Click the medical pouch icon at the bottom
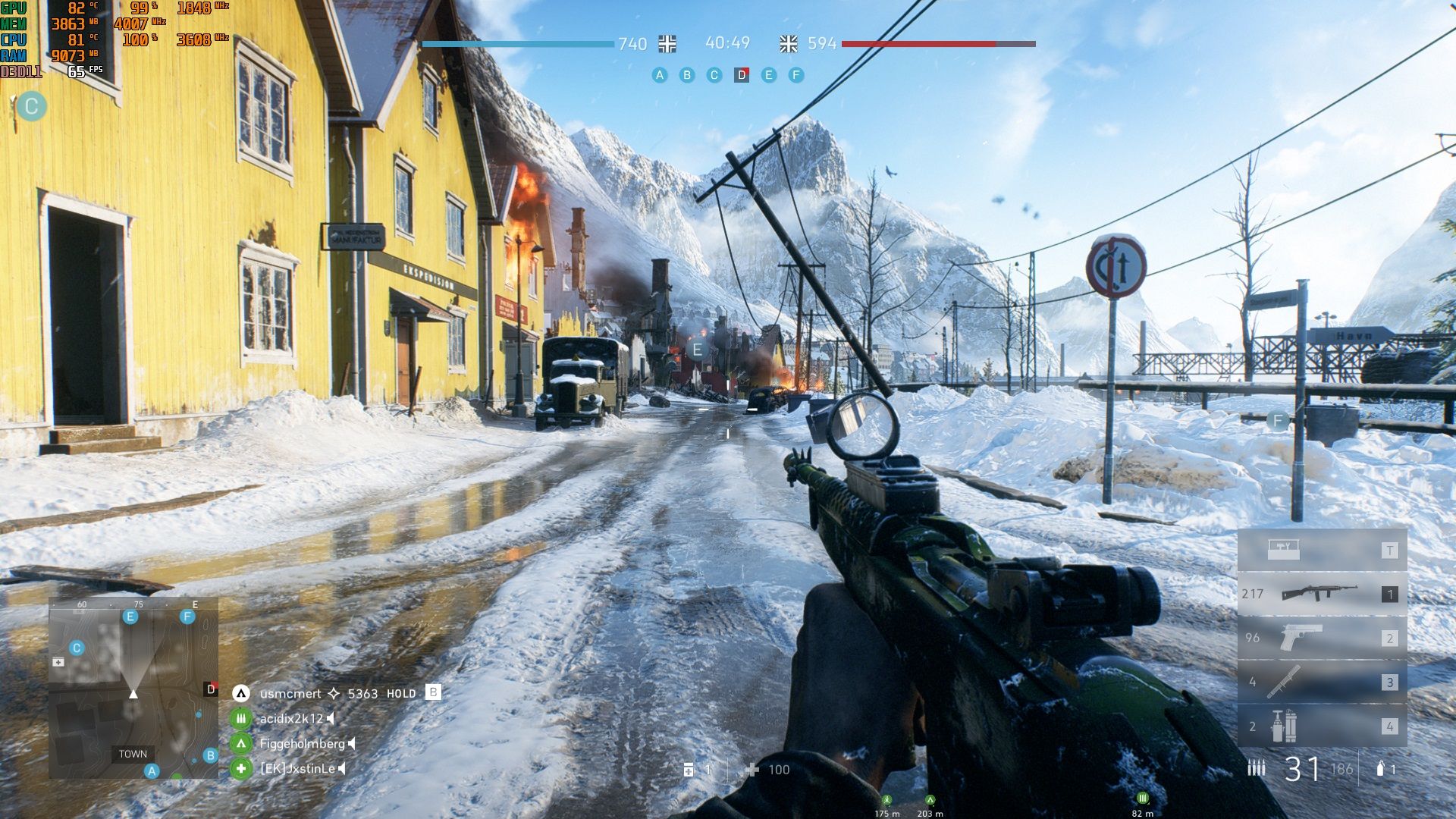The image size is (1456, 819). (x=689, y=770)
